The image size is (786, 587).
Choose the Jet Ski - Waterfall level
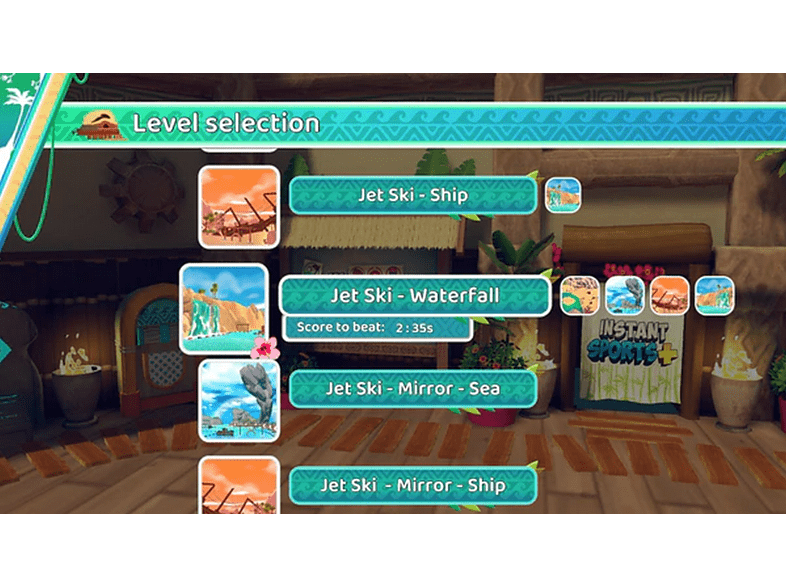[x=414, y=296]
